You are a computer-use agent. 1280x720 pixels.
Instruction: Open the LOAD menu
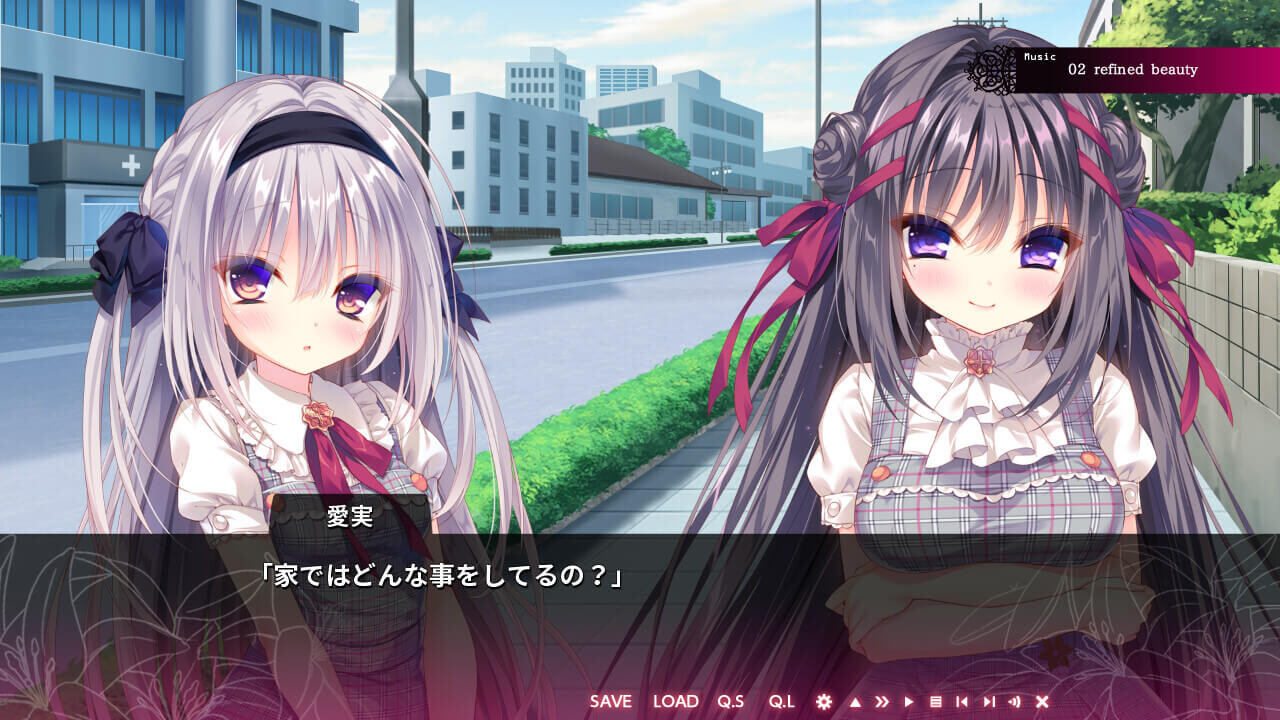[x=676, y=701]
